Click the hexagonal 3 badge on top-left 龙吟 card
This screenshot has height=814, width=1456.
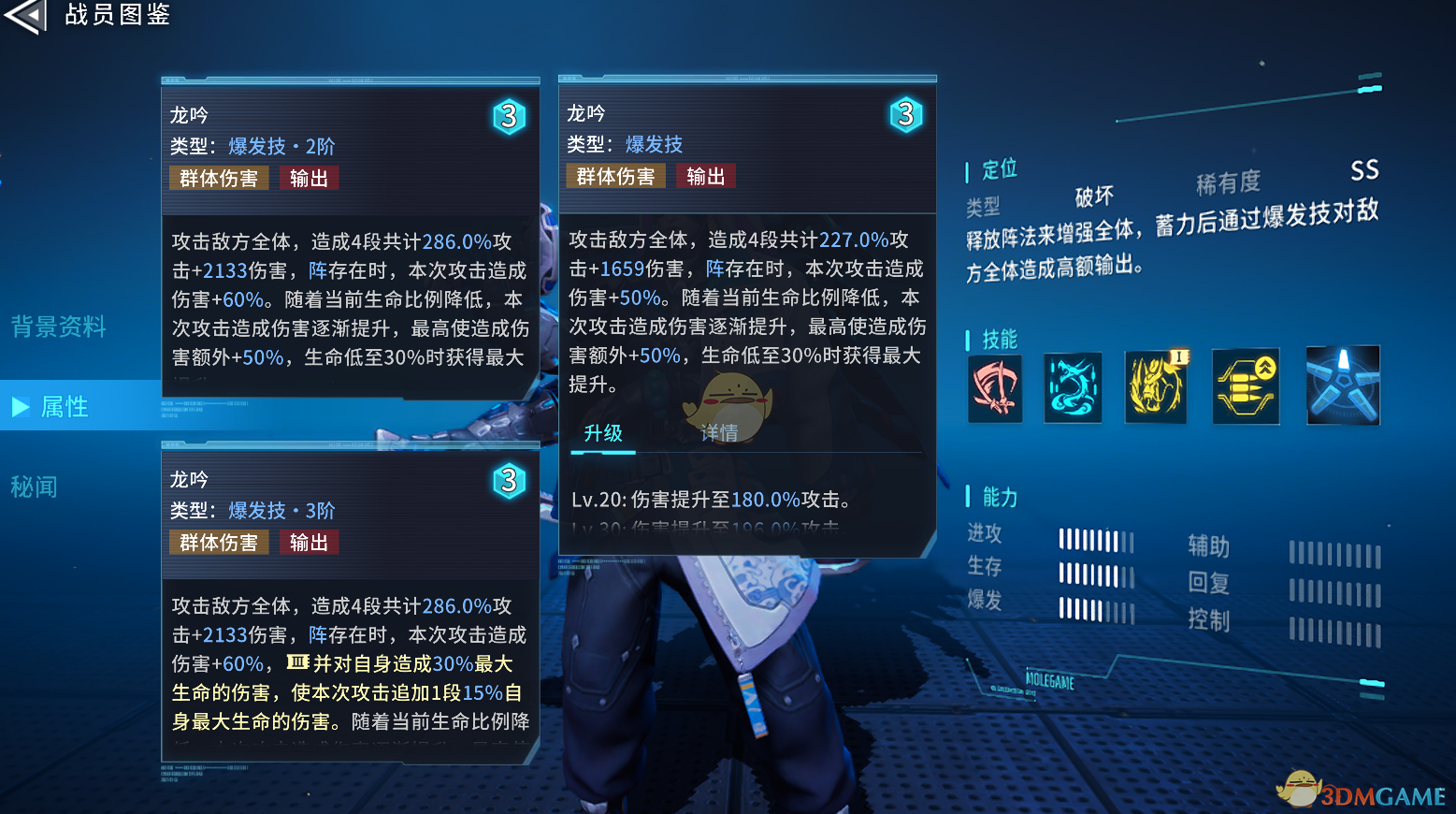[510, 117]
